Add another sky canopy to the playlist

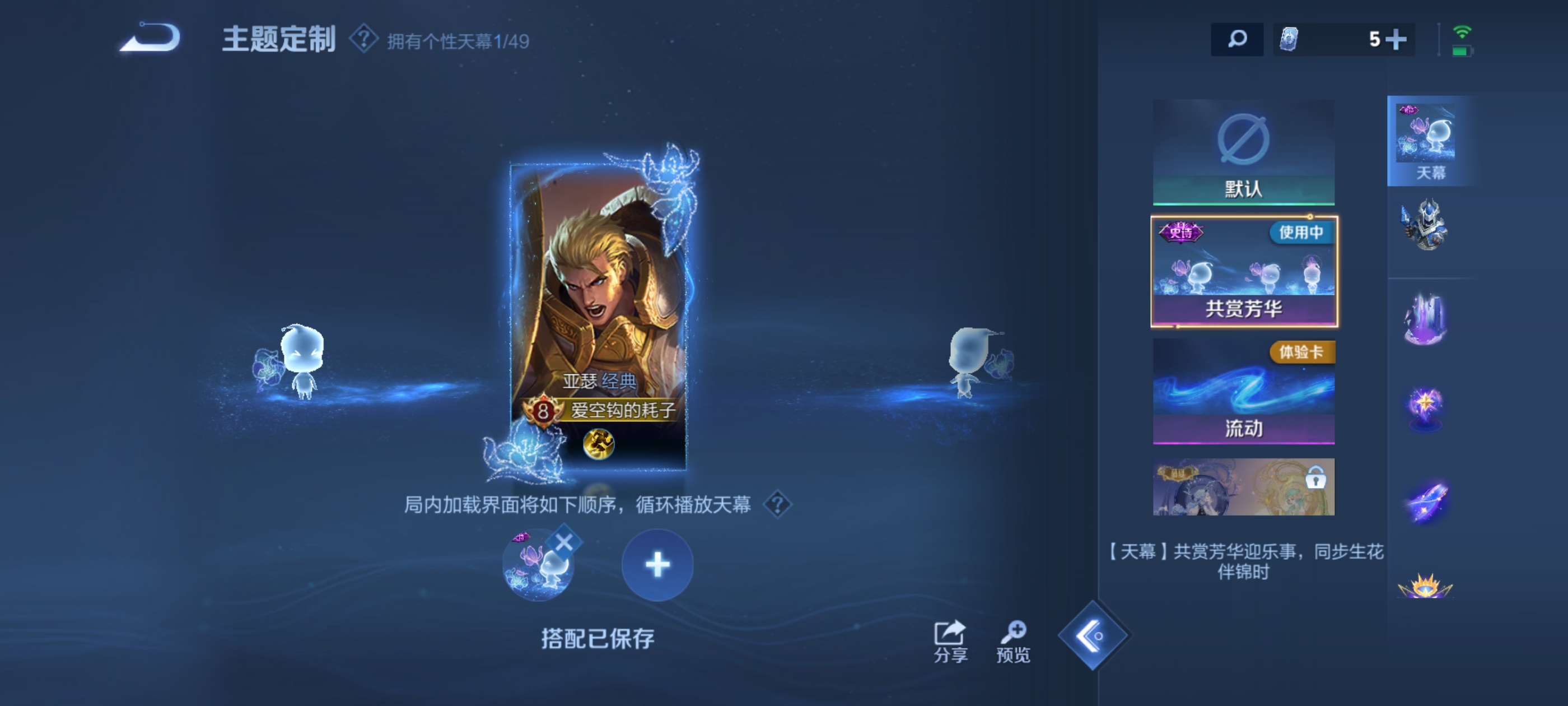point(657,565)
